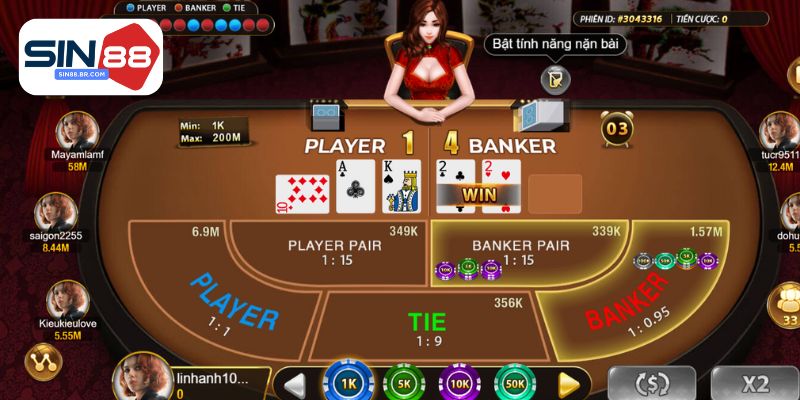Toggle the card squeeze feature icon
Image resolution: width=800 pixels, height=400 pixels.
click(552, 78)
